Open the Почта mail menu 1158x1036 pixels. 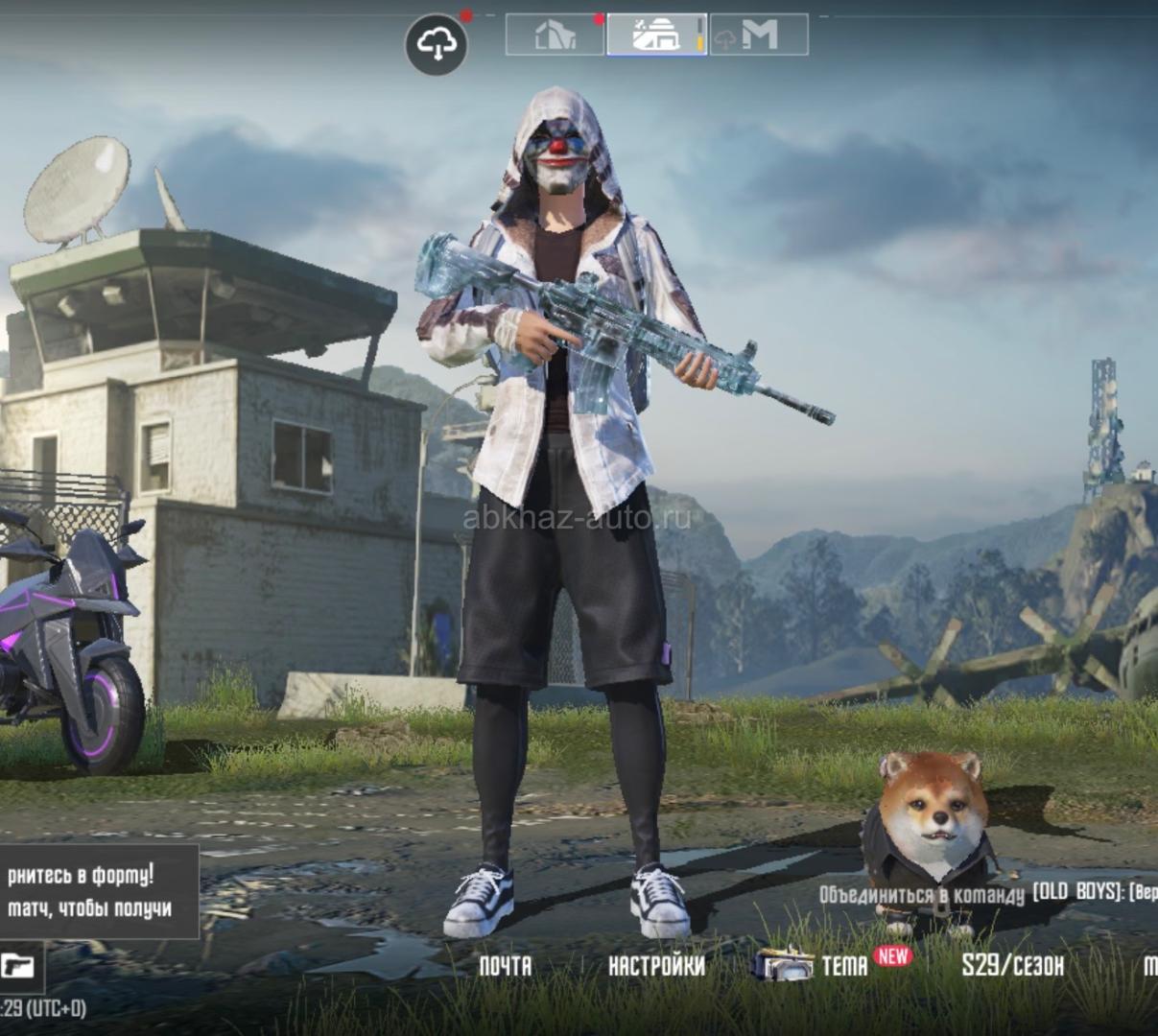coord(505,965)
